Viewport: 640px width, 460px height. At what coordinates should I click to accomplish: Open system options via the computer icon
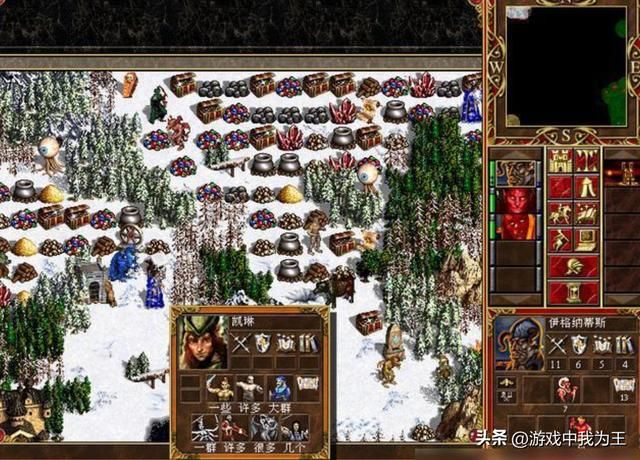point(586,239)
